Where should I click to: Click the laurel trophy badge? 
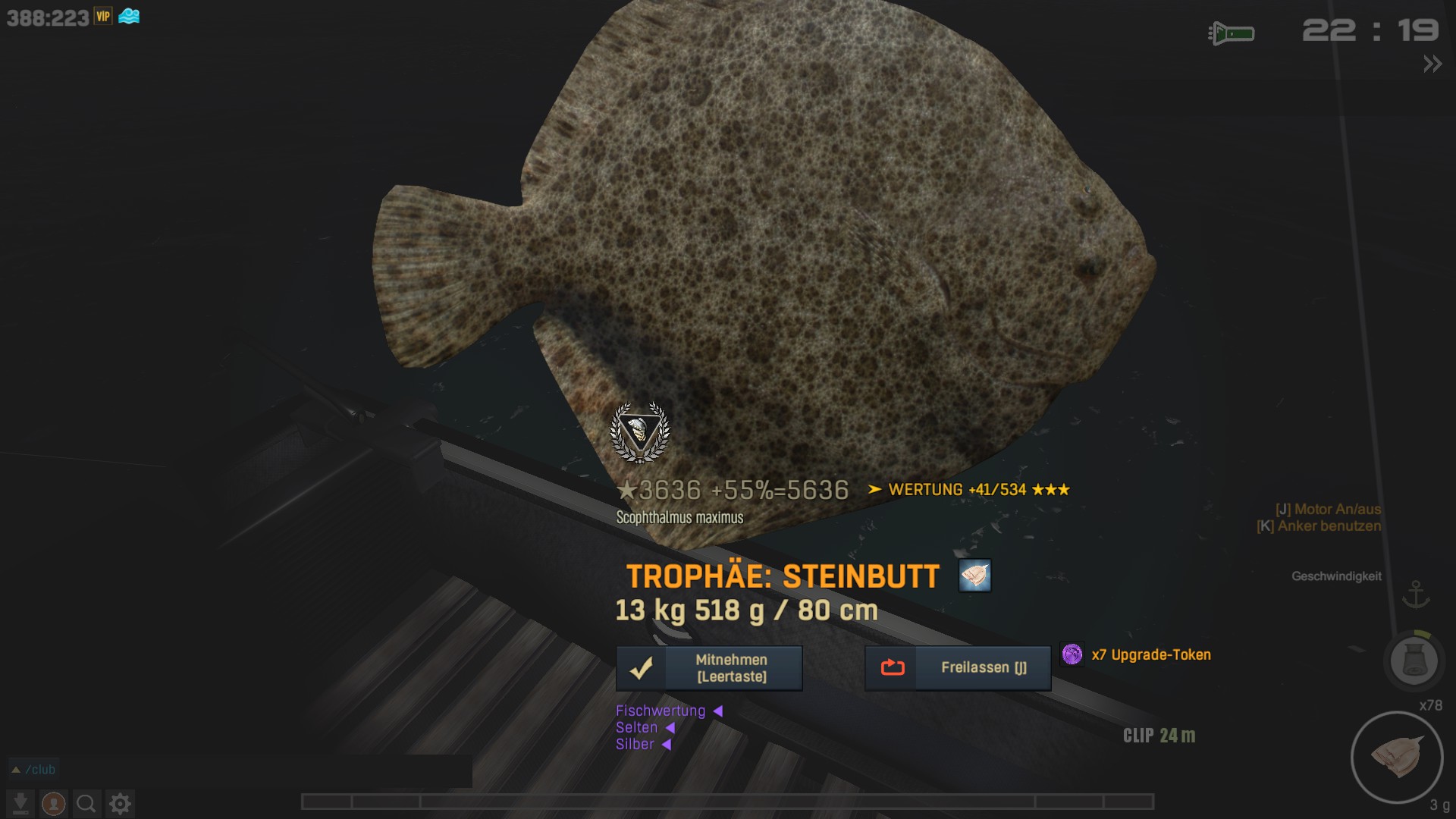[640, 432]
